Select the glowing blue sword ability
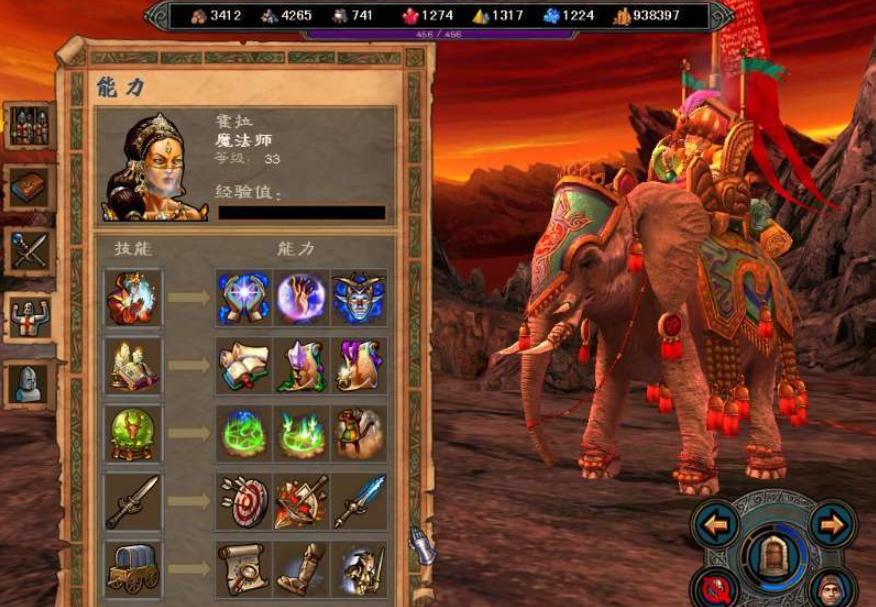Image resolution: width=876 pixels, height=607 pixels. tap(358, 502)
